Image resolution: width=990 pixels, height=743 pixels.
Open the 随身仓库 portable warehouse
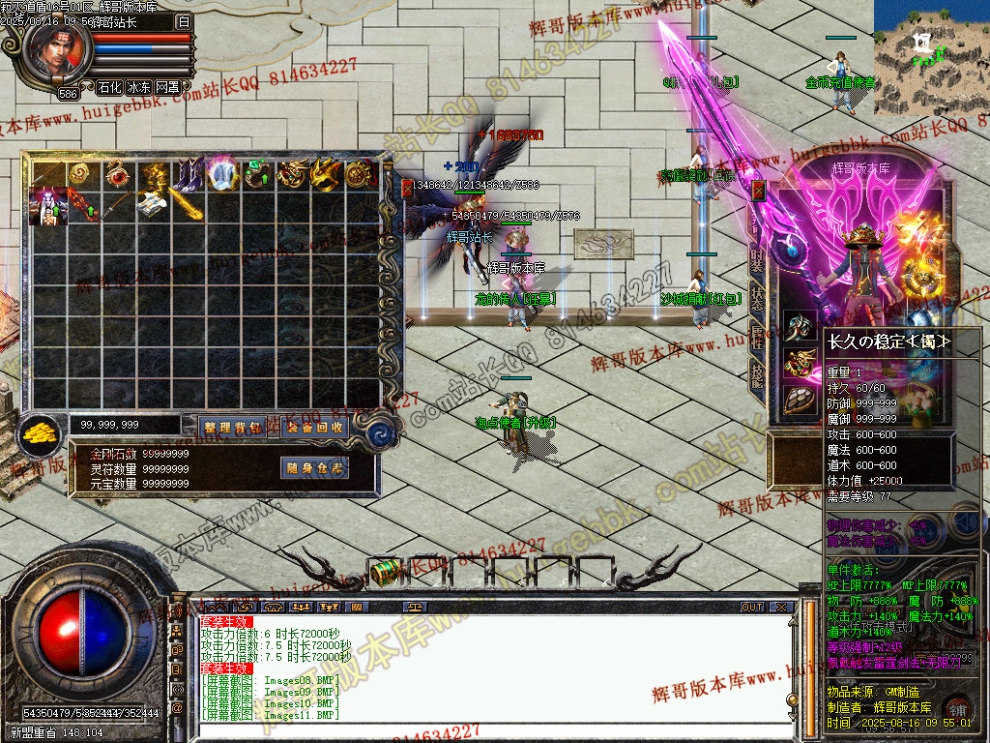click(314, 468)
